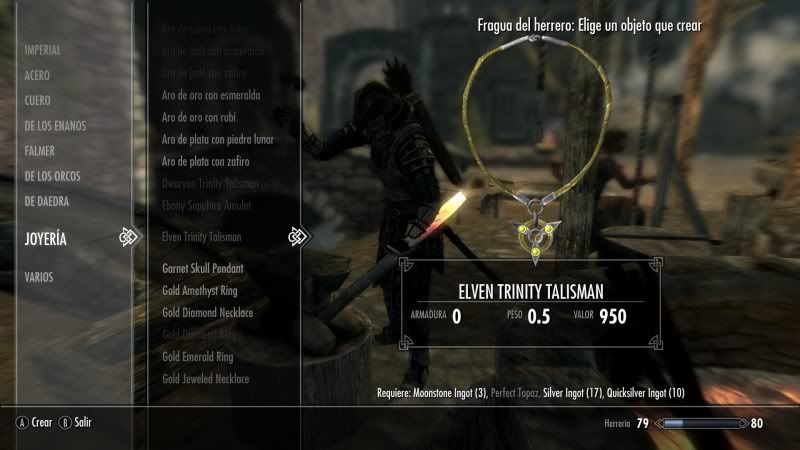Choose Aro de oro con esmeralda

[x=211, y=95]
